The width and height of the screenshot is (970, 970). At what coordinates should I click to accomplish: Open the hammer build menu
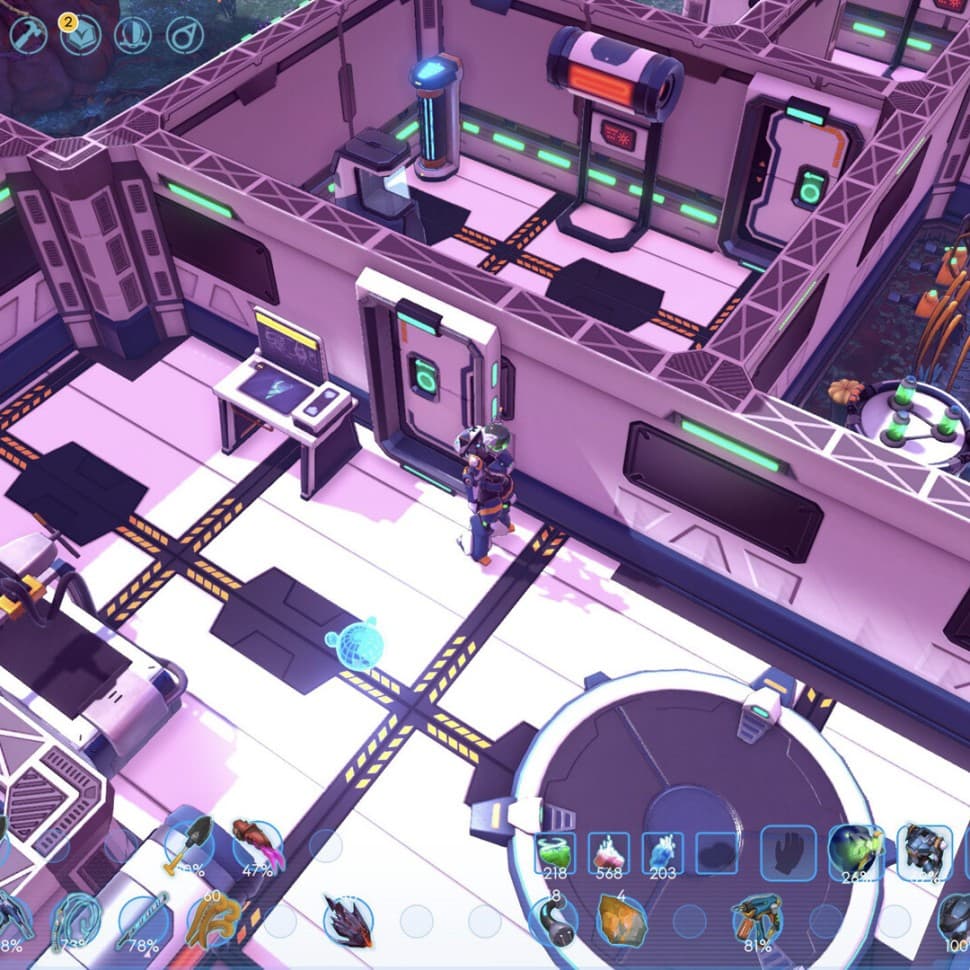click(29, 35)
